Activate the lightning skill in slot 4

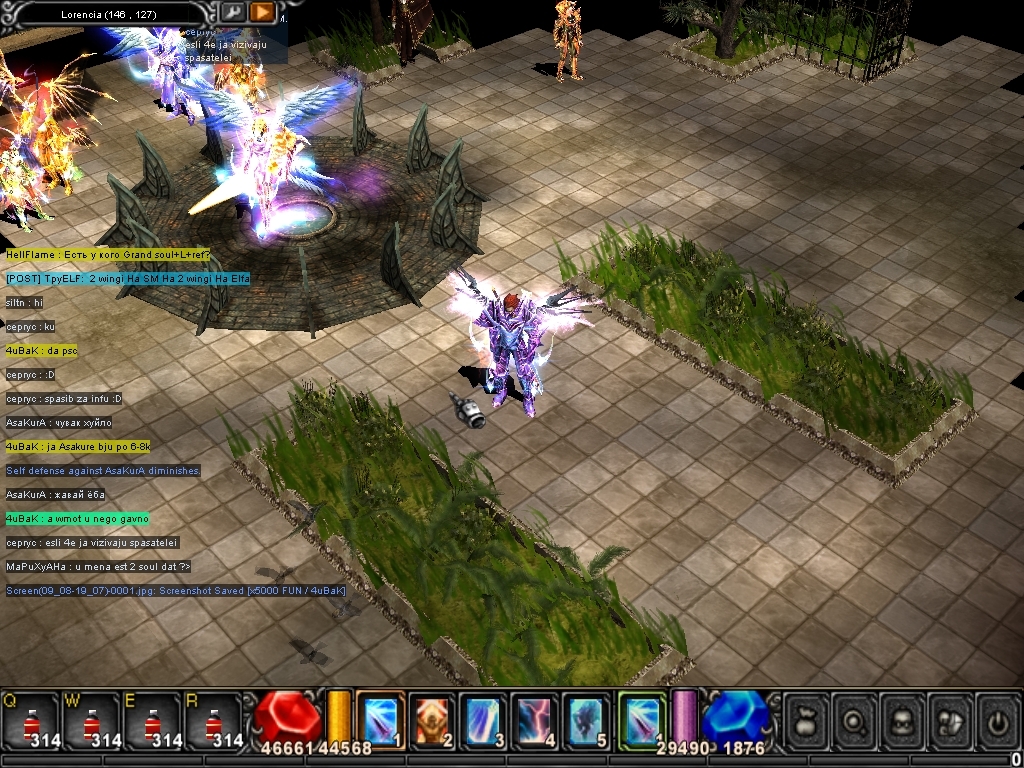pyautogui.click(x=536, y=720)
